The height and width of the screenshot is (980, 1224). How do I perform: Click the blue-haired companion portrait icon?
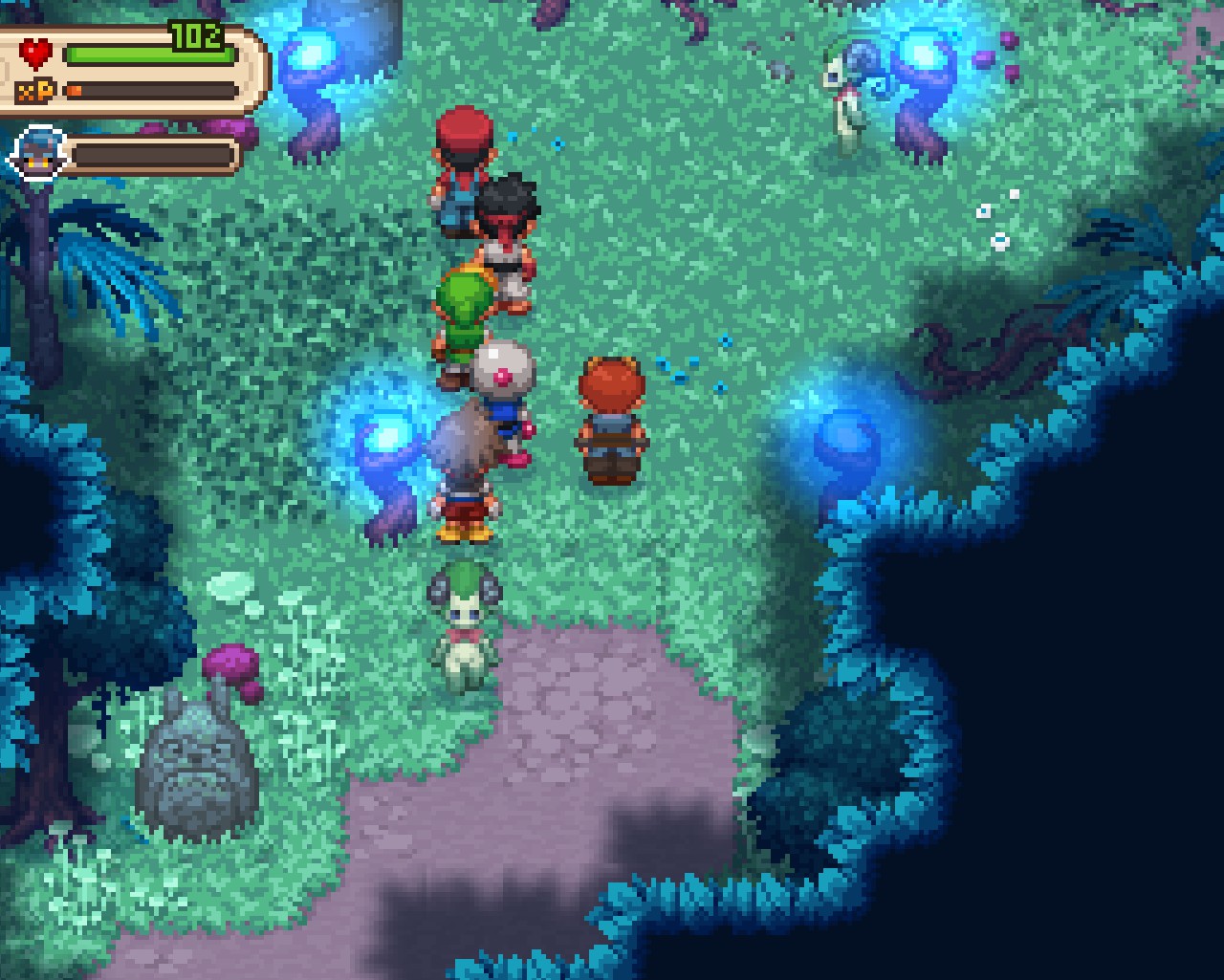tap(40, 155)
